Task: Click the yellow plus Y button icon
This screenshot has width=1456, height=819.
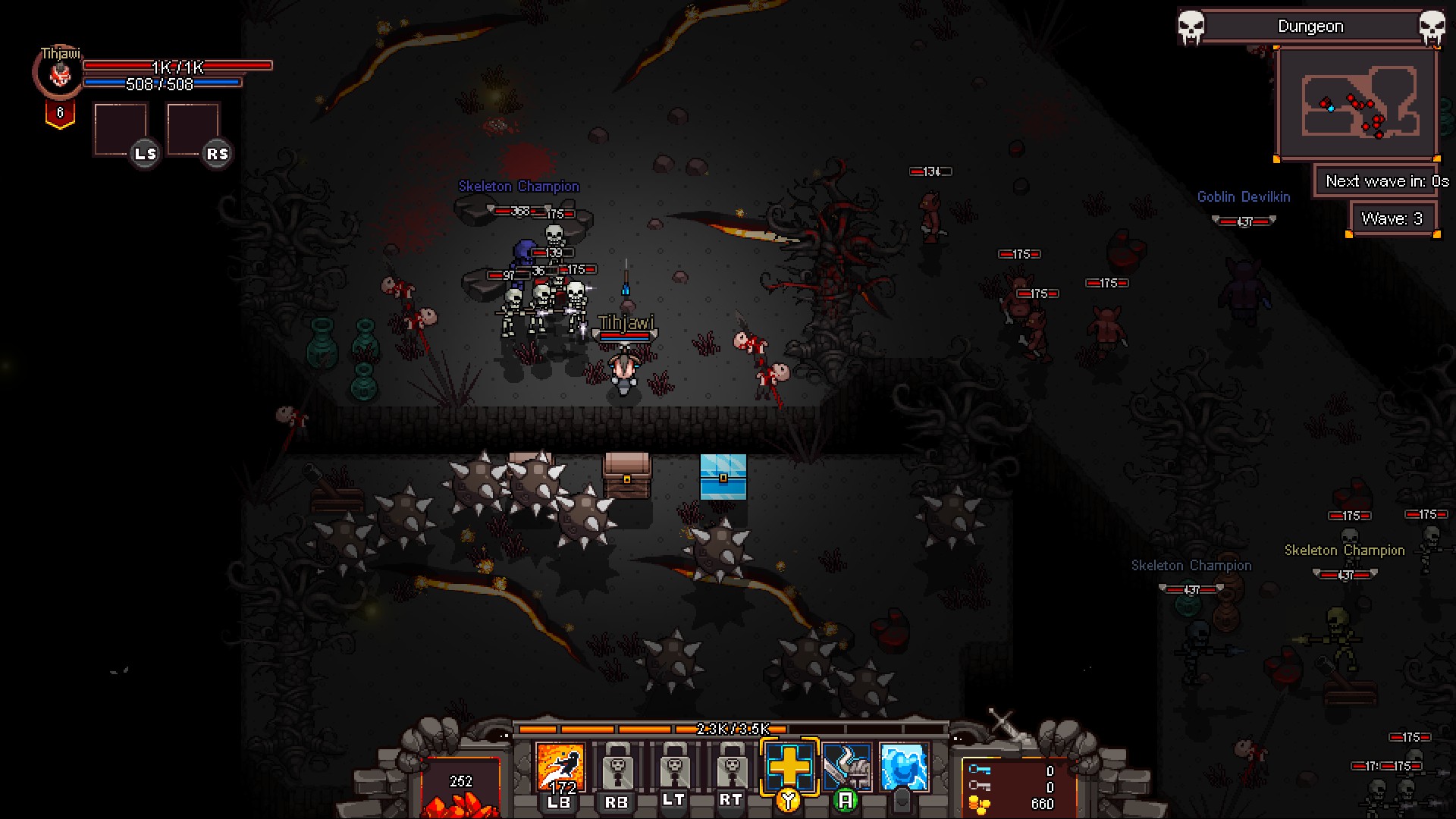Action: coord(787,767)
